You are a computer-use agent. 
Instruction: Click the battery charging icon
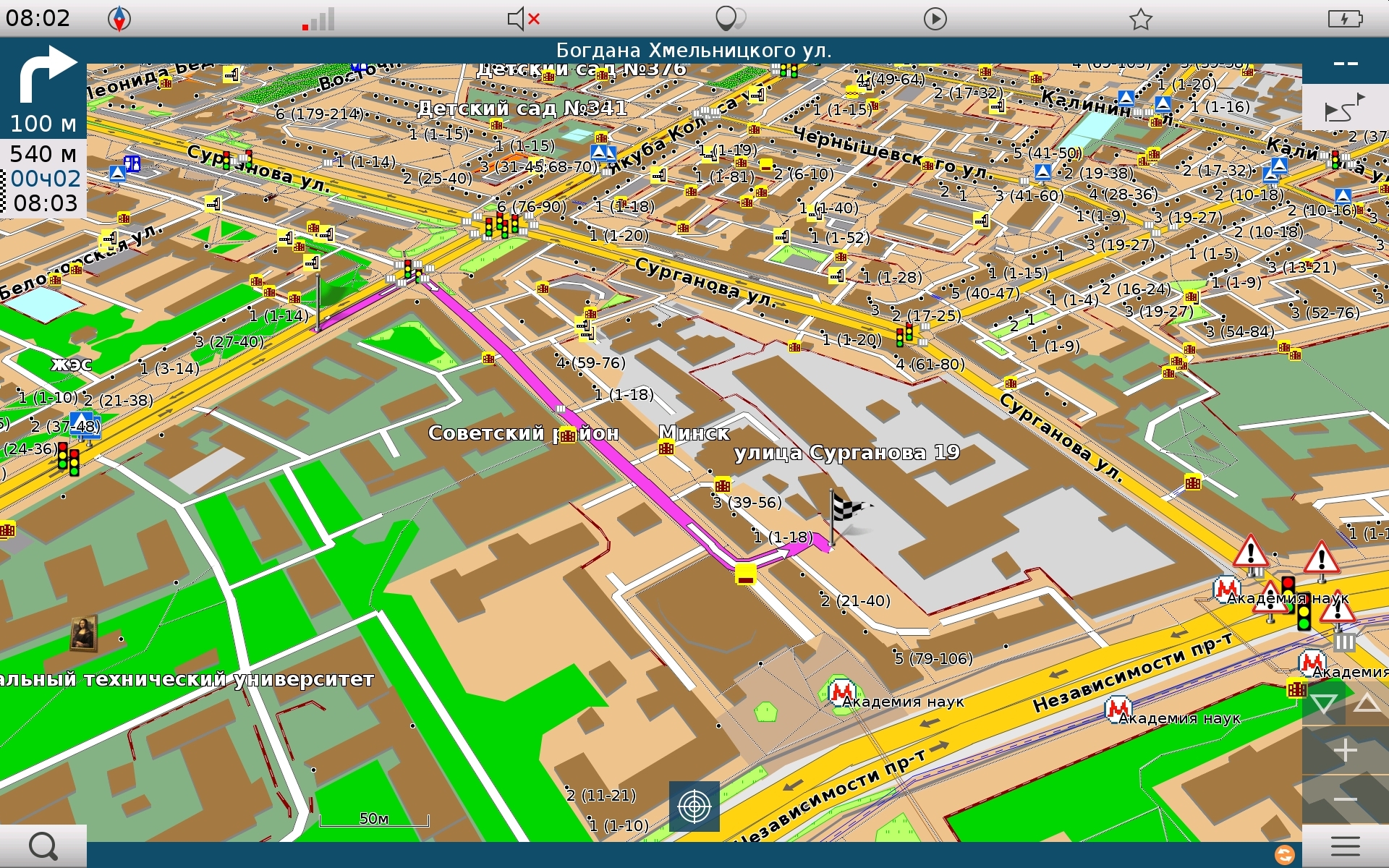coord(1345,19)
